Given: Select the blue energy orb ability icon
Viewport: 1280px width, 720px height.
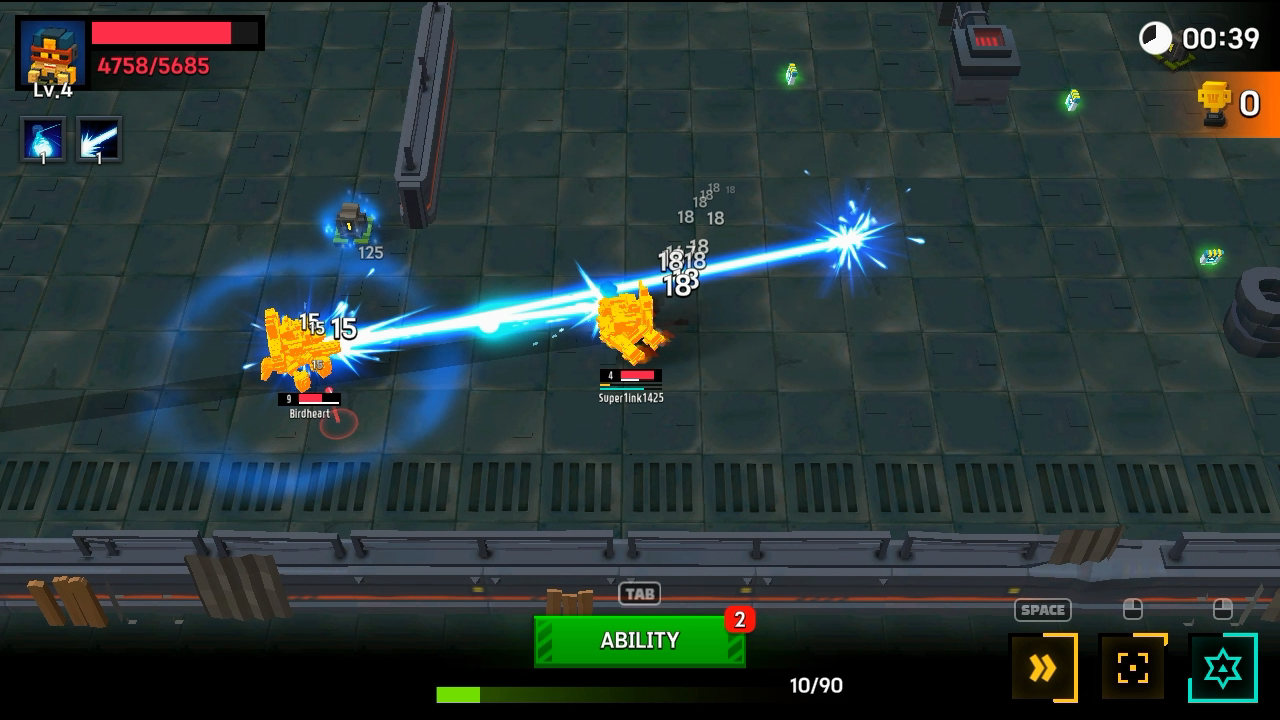Looking at the screenshot, I should click(x=44, y=140).
